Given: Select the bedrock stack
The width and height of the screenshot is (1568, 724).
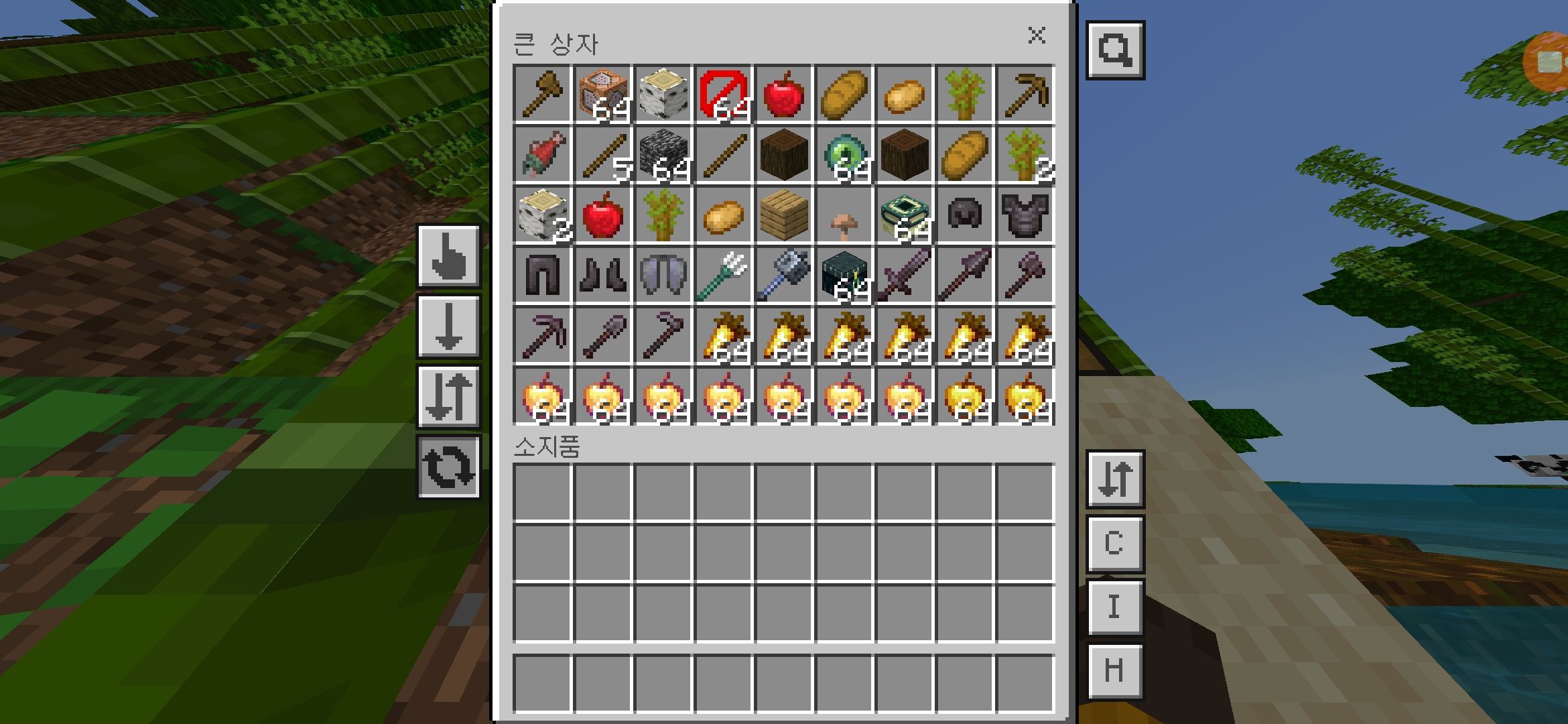Looking at the screenshot, I should [x=663, y=155].
